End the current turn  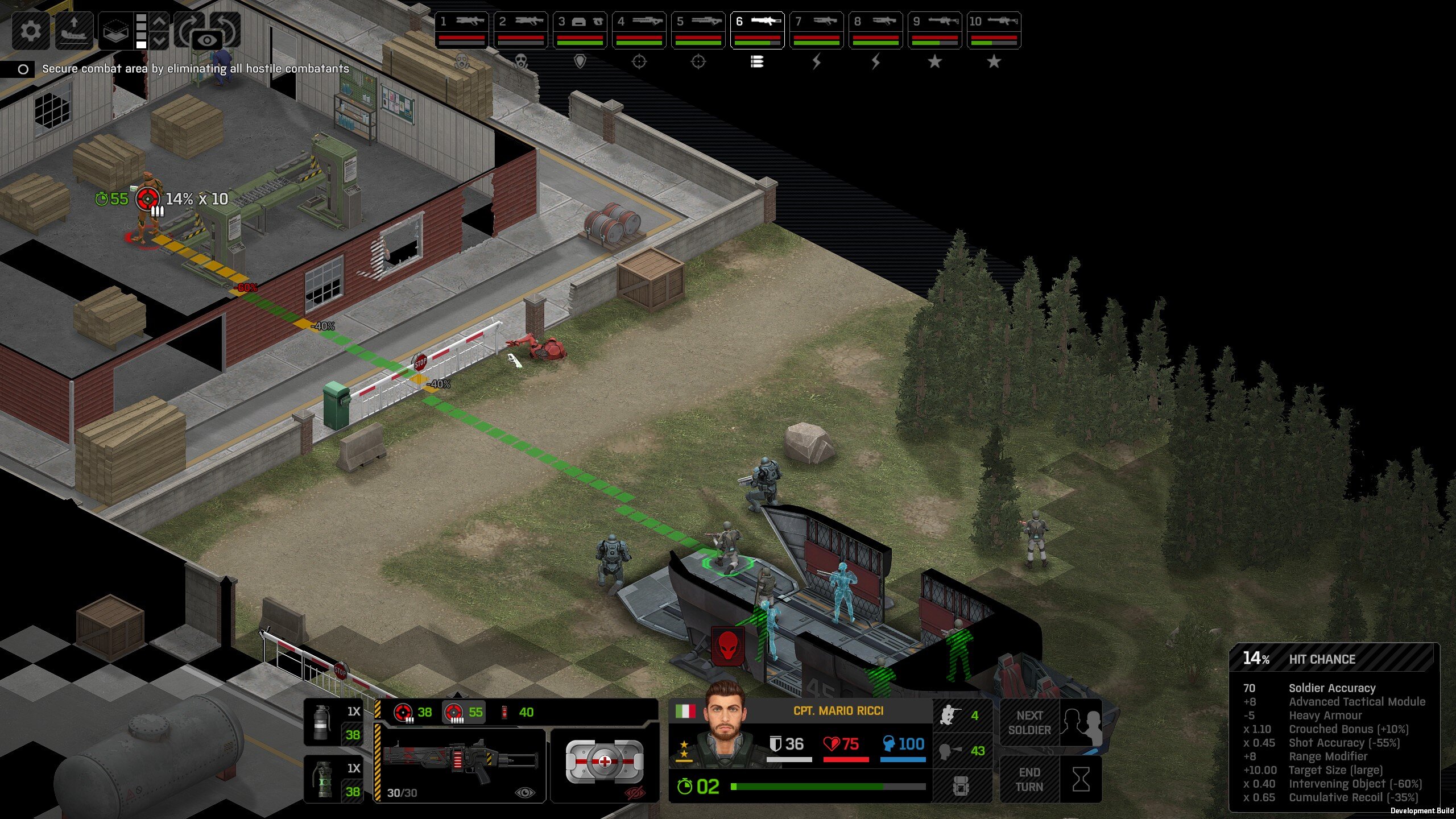tap(1029, 779)
